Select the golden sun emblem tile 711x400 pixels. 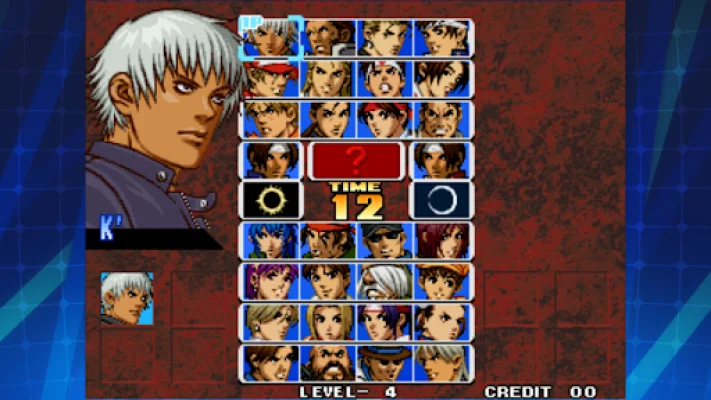point(271,200)
